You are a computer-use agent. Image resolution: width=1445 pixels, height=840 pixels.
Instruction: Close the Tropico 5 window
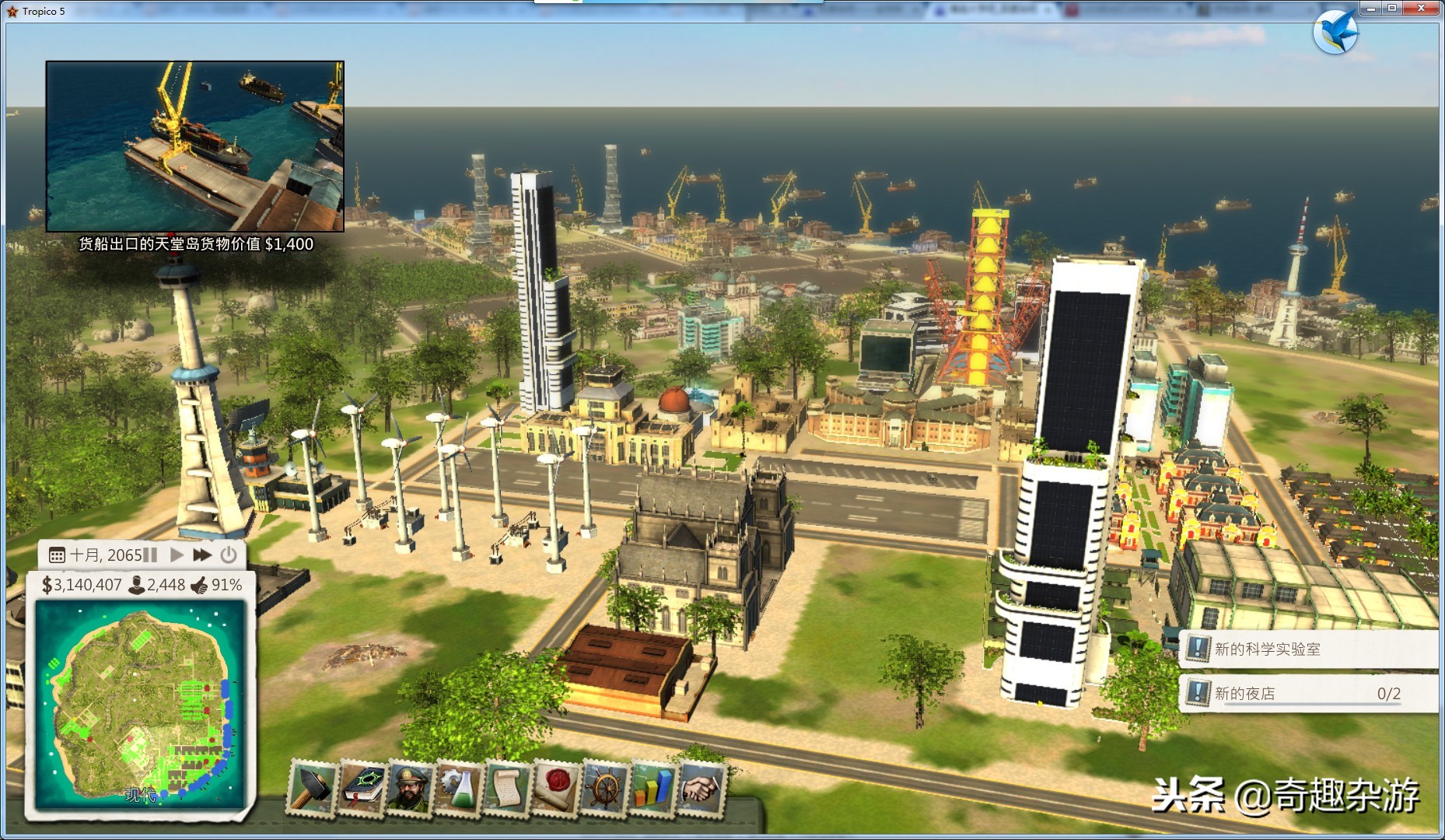(x=1421, y=8)
